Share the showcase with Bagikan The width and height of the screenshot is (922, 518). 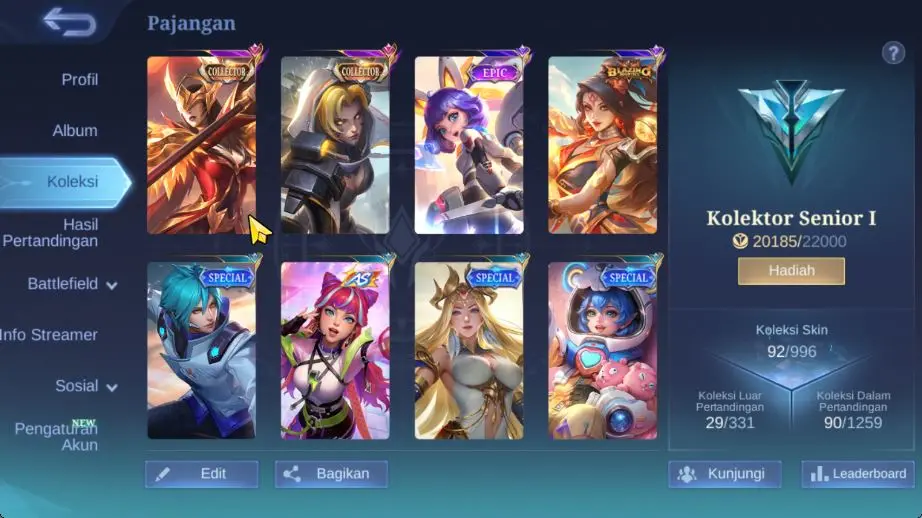pyautogui.click(x=331, y=474)
